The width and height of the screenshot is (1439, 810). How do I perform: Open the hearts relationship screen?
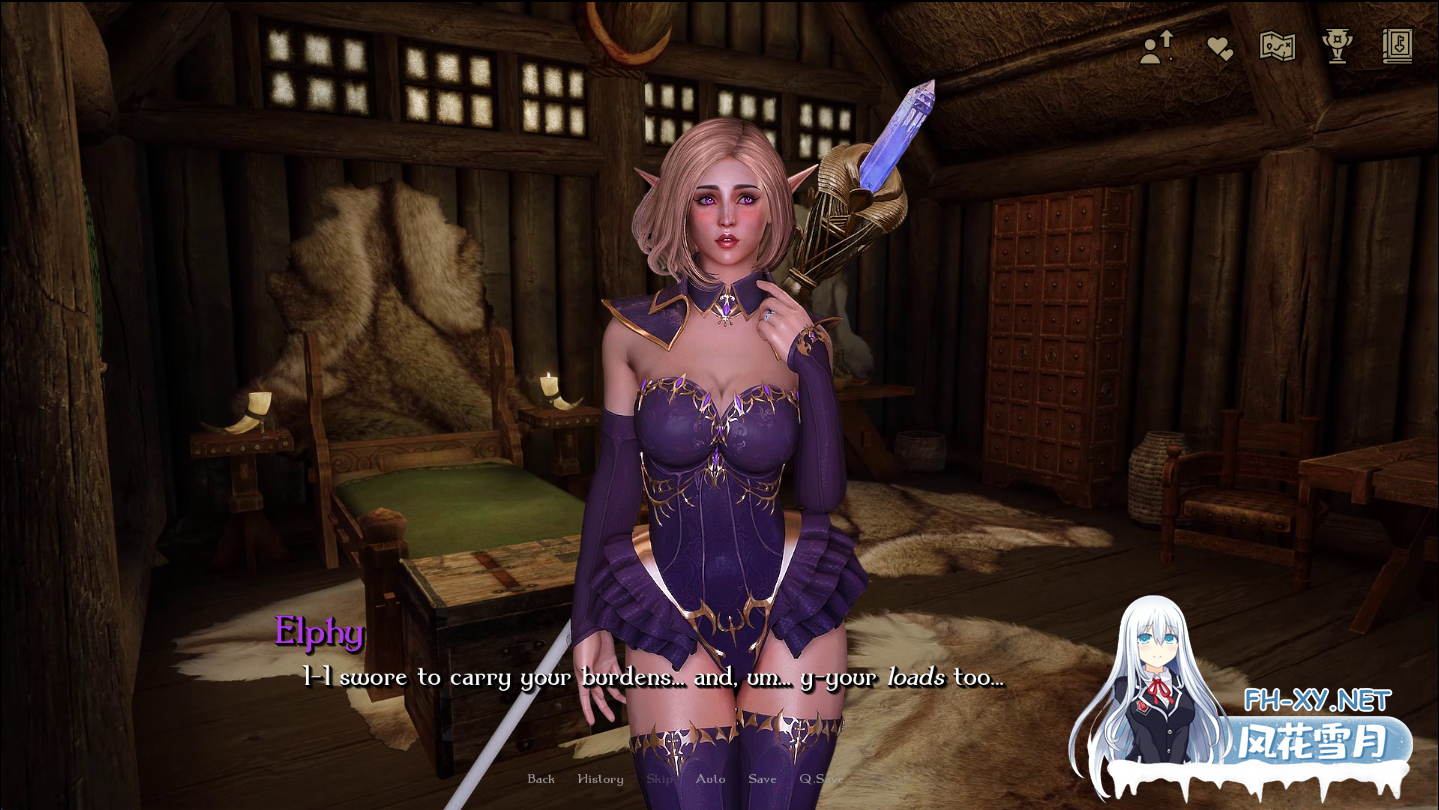click(x=1219, y=48)
